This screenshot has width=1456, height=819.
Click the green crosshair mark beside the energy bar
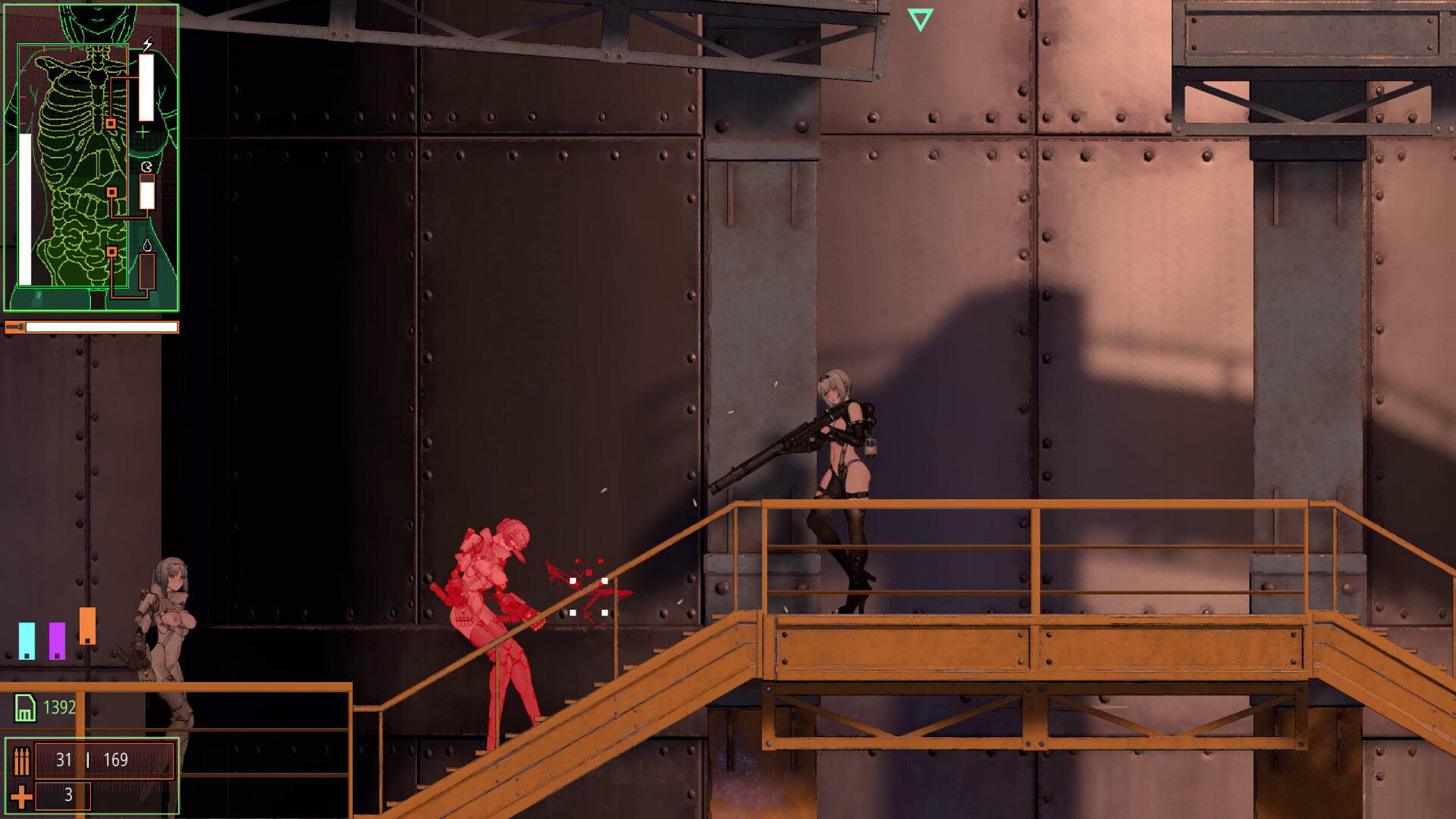click(x=143, y=132)
